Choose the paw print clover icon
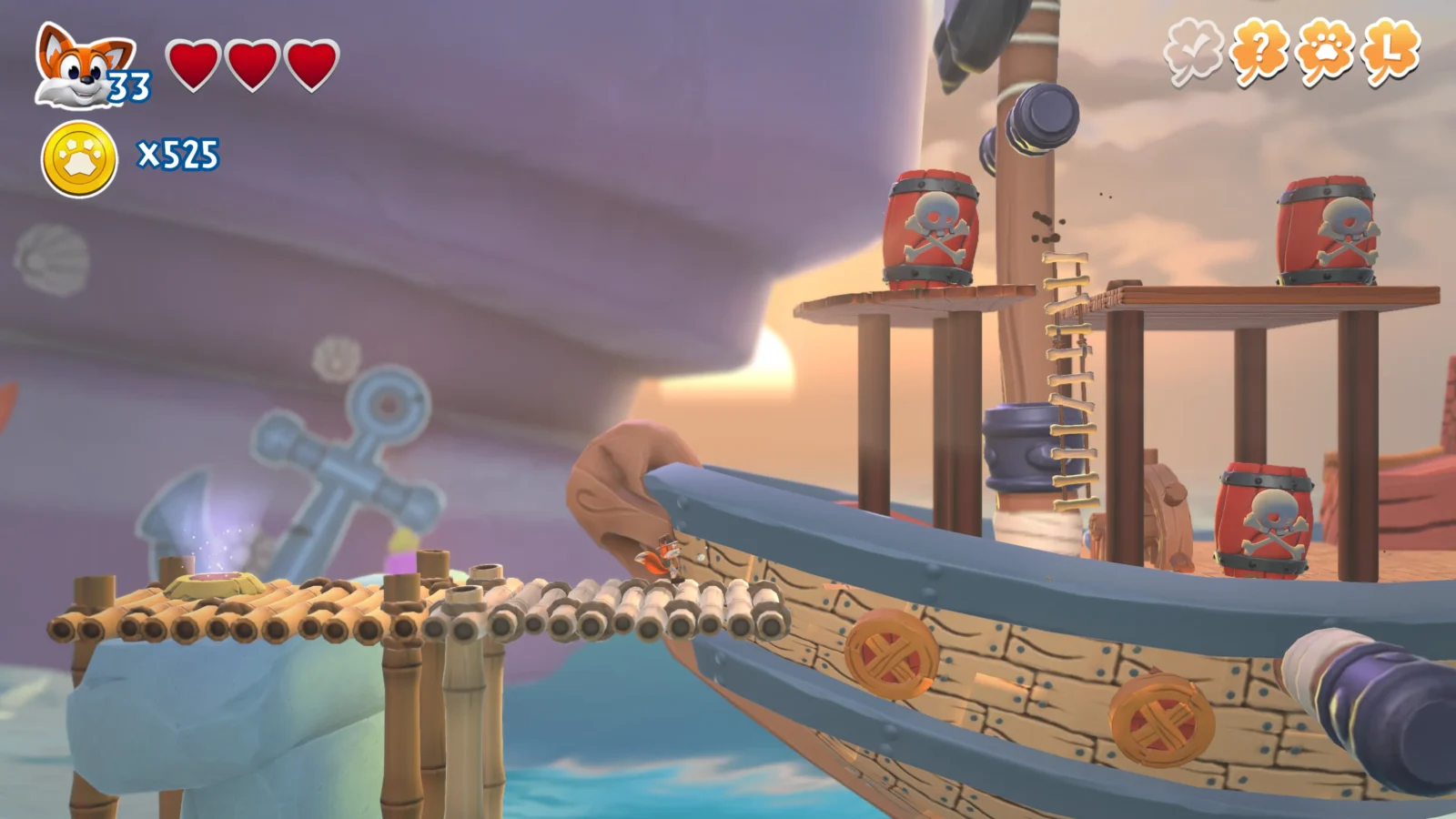The image size is (1456, 819). [x=1325, y=52]
